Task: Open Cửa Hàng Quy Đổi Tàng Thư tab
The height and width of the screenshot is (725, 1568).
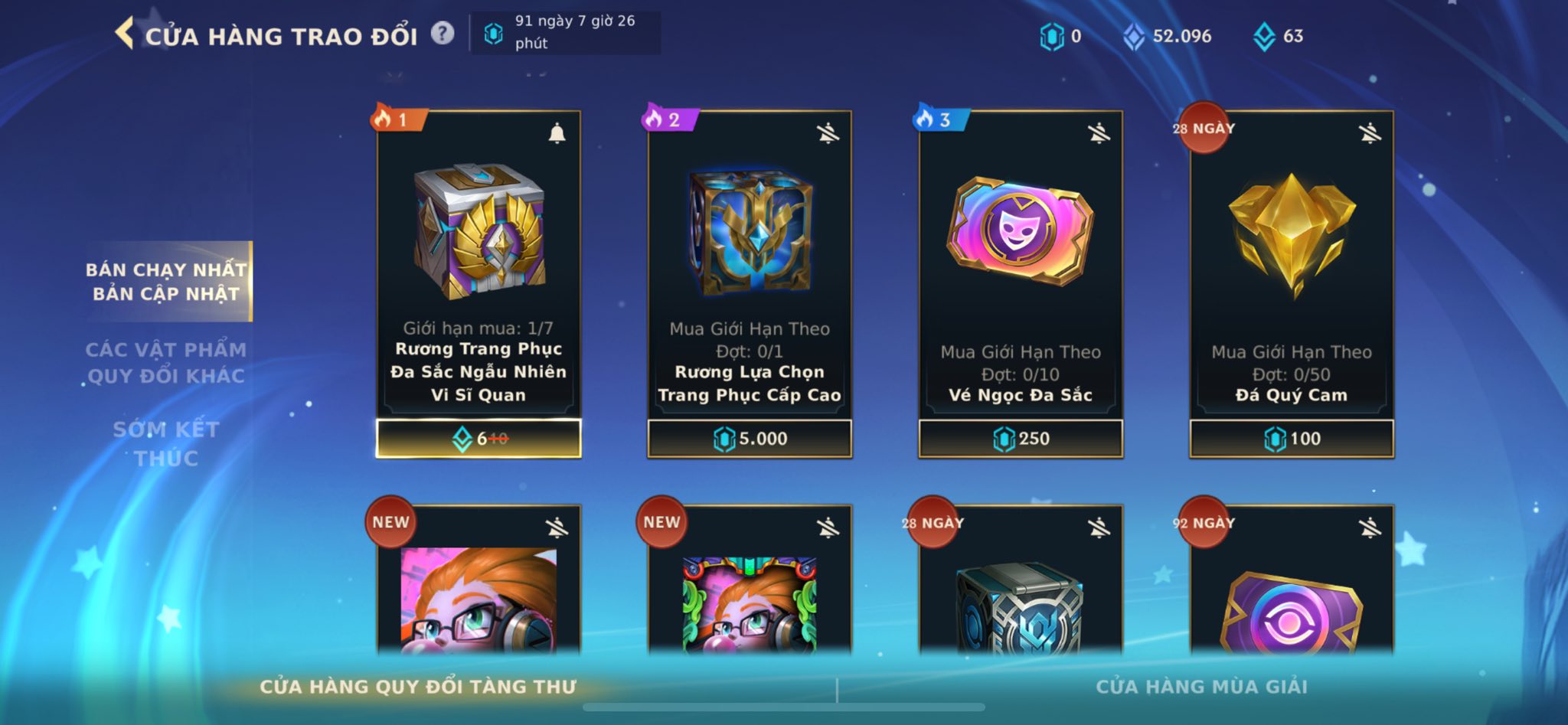Action: 418,687
